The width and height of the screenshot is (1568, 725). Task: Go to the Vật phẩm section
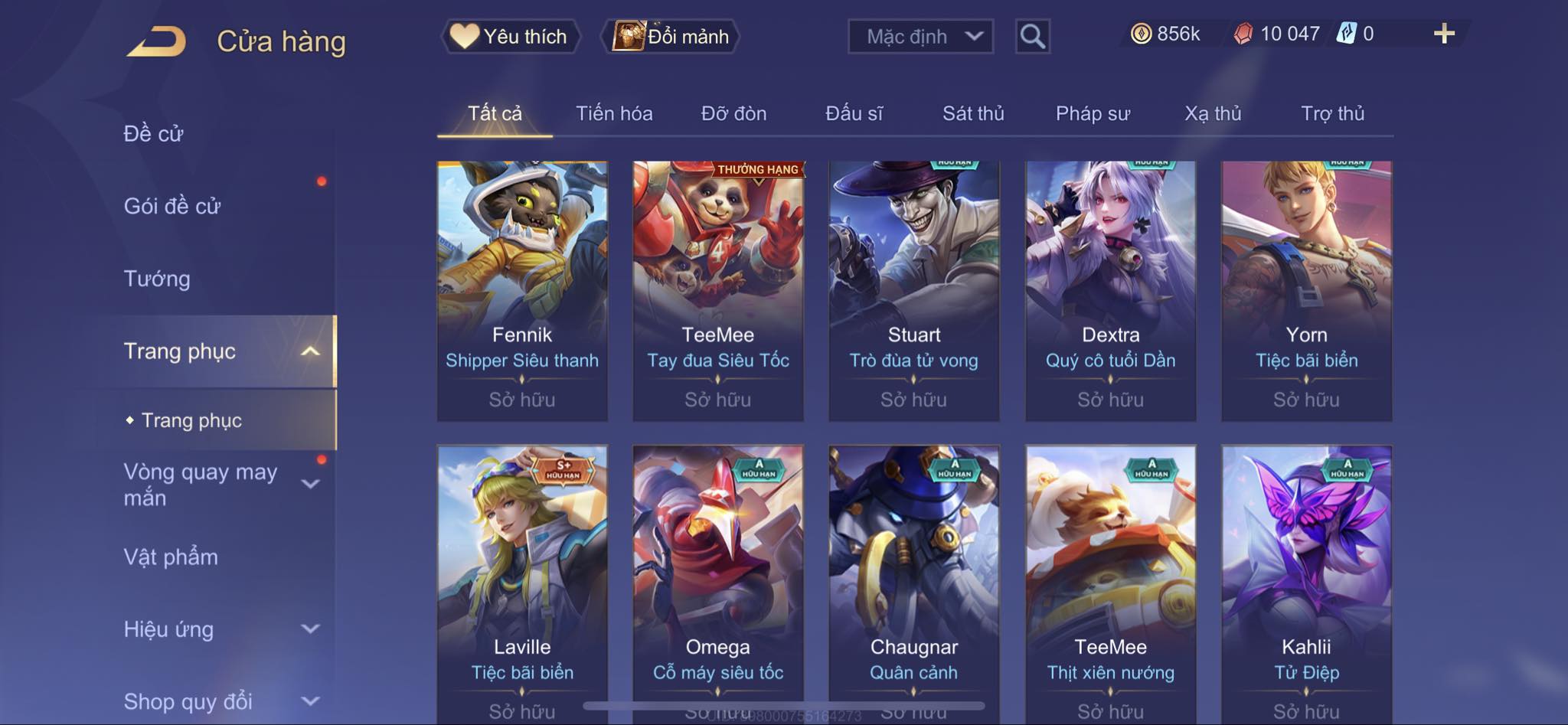pos(171,557)
